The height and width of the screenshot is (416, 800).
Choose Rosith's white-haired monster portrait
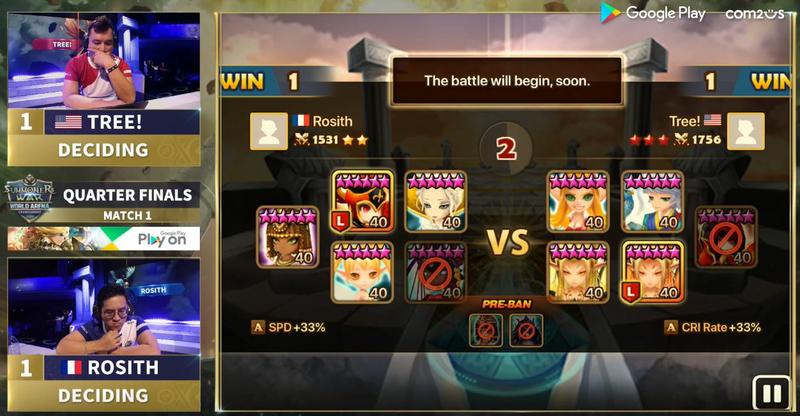pyautogui.click(x=435, y=202)
